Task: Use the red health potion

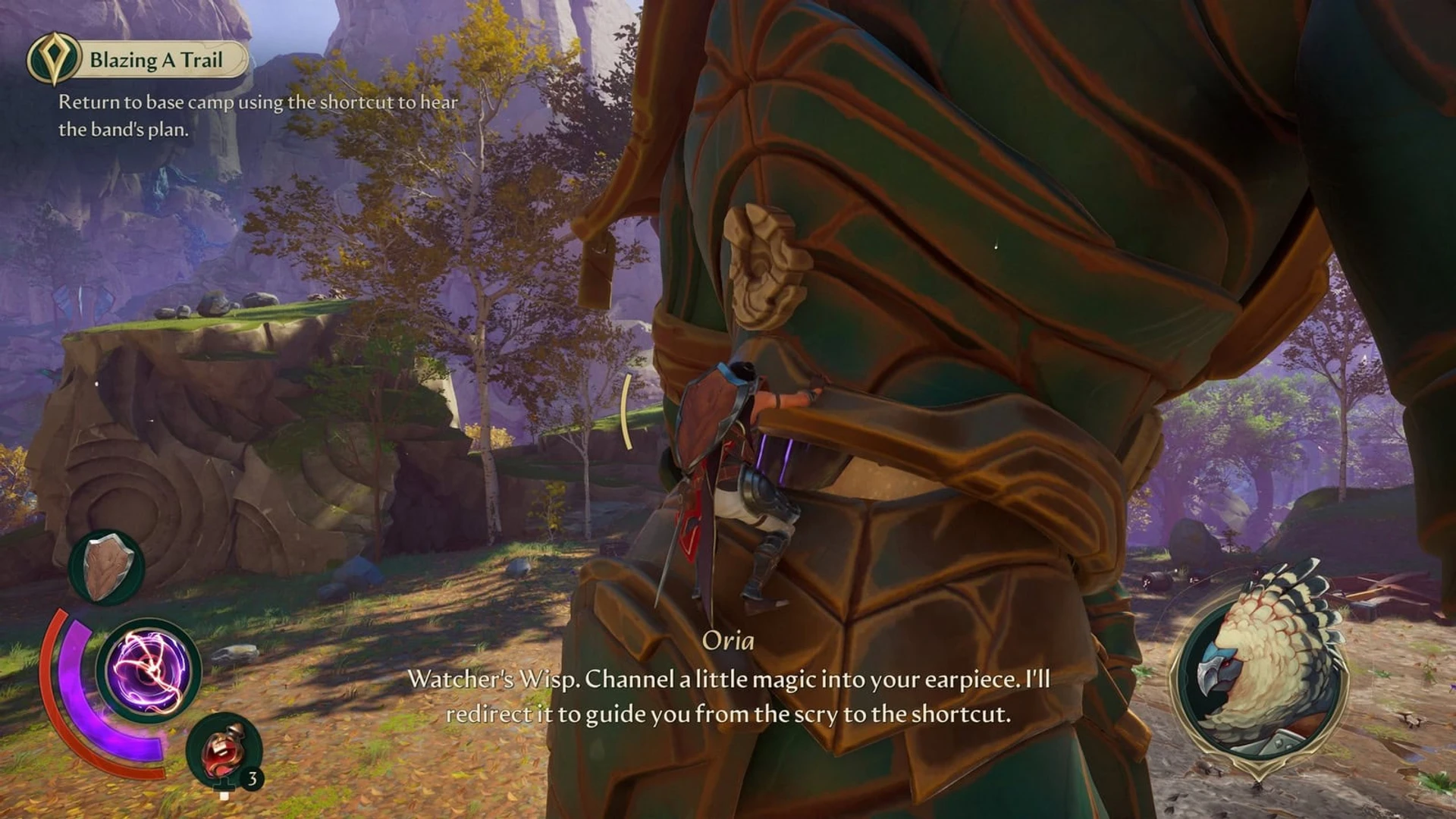Action: [224, 751]
